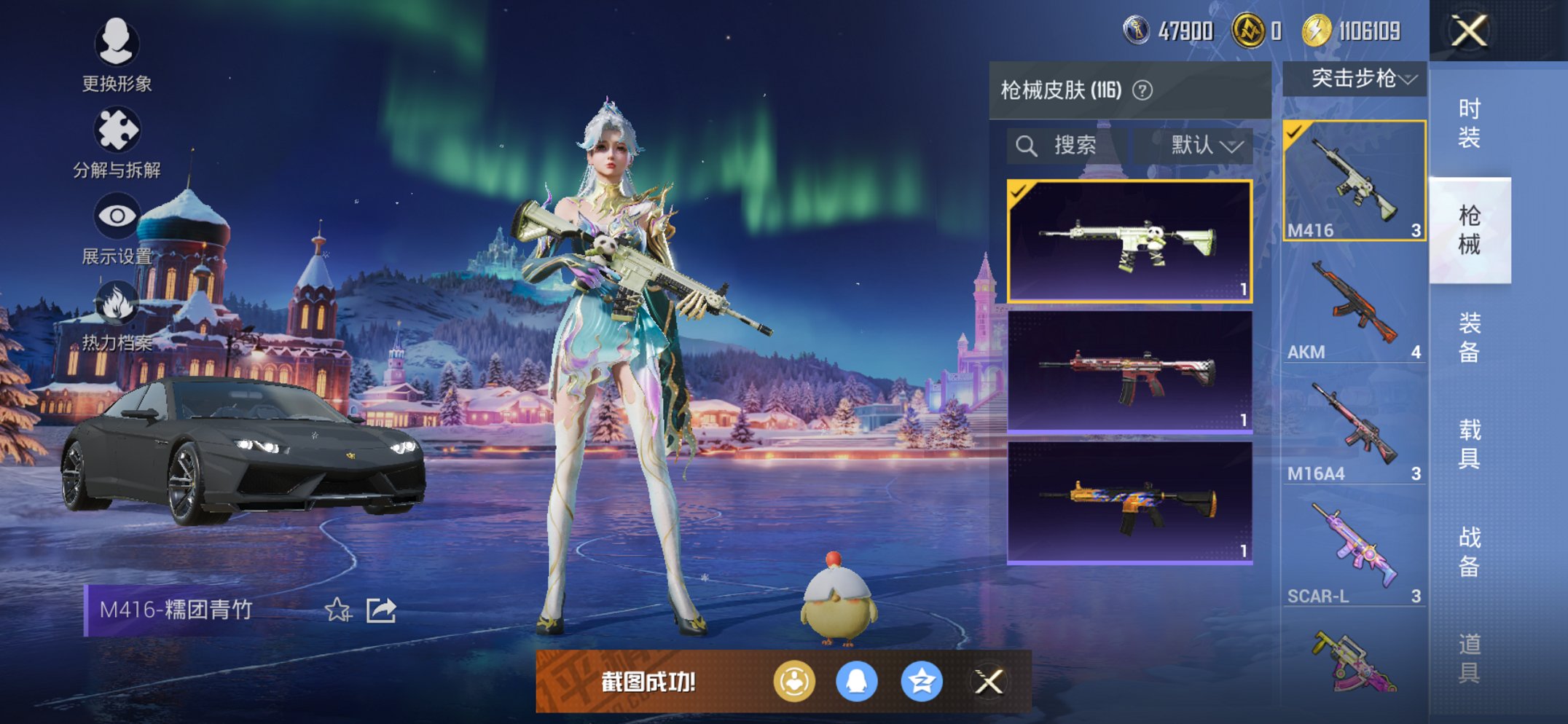
Task: Choose the SCAR-L weapon entry
Action: [1354, 554]
